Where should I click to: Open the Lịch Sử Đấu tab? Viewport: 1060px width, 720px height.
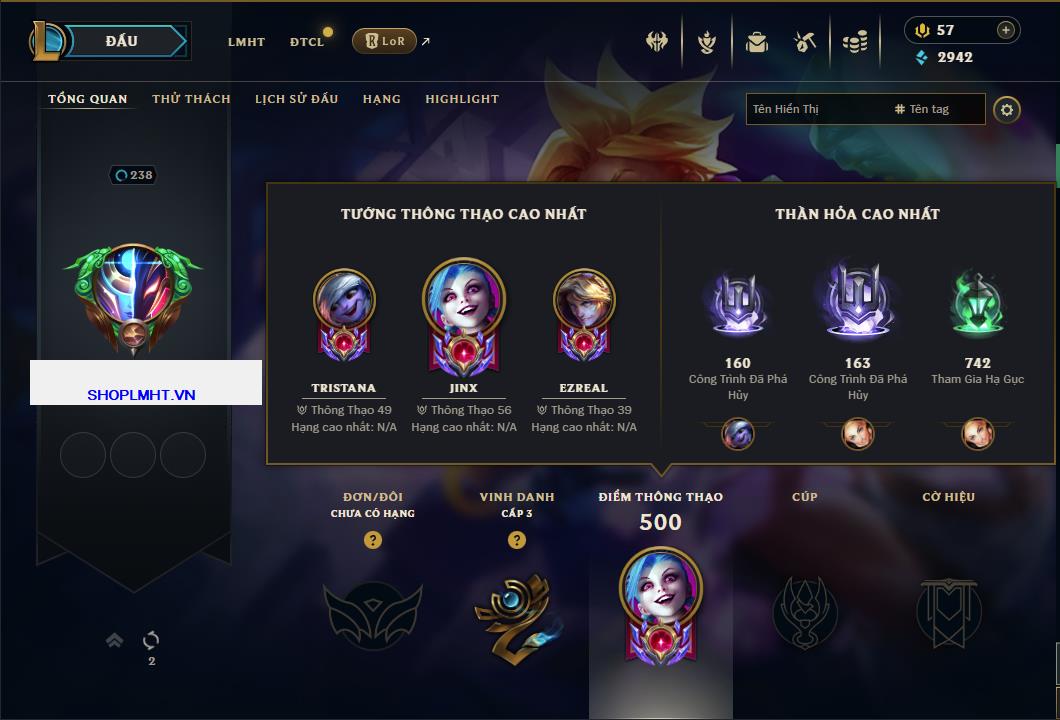coord(296,99)
